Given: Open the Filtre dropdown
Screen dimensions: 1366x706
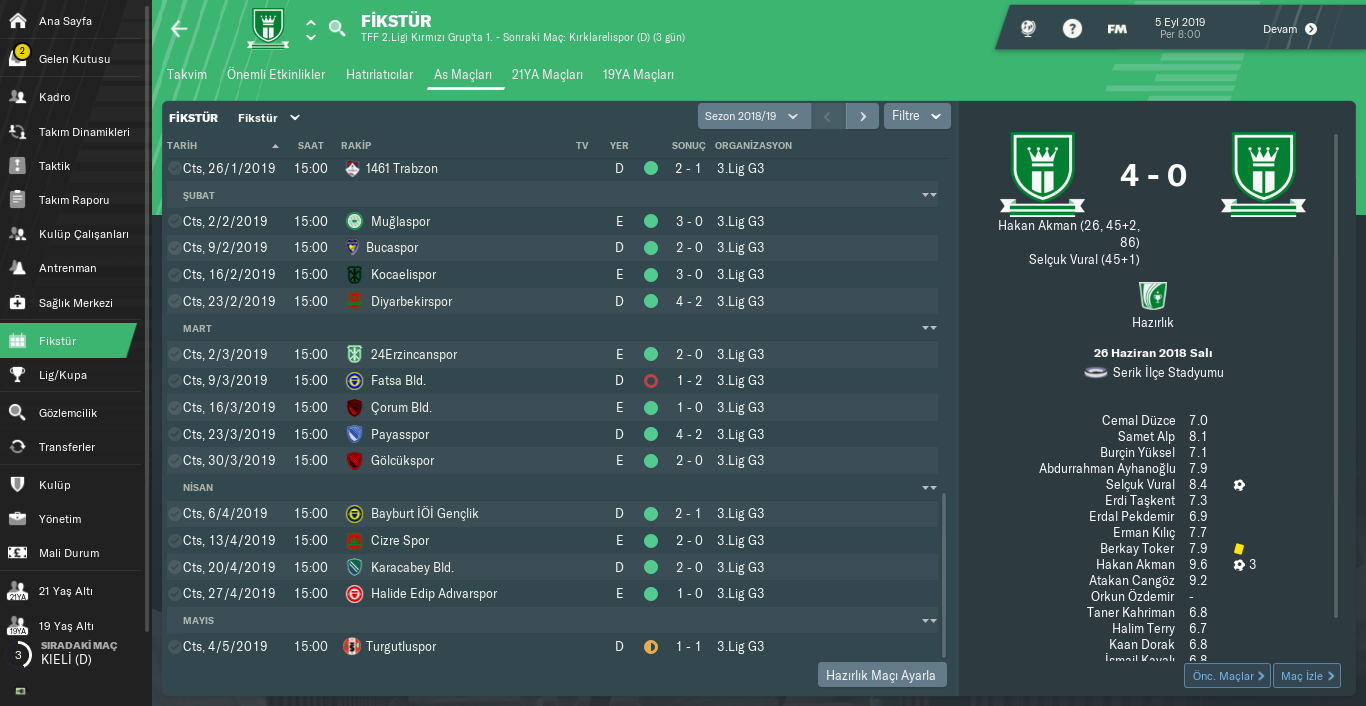Looking at the screenshot, I should 916,116.
